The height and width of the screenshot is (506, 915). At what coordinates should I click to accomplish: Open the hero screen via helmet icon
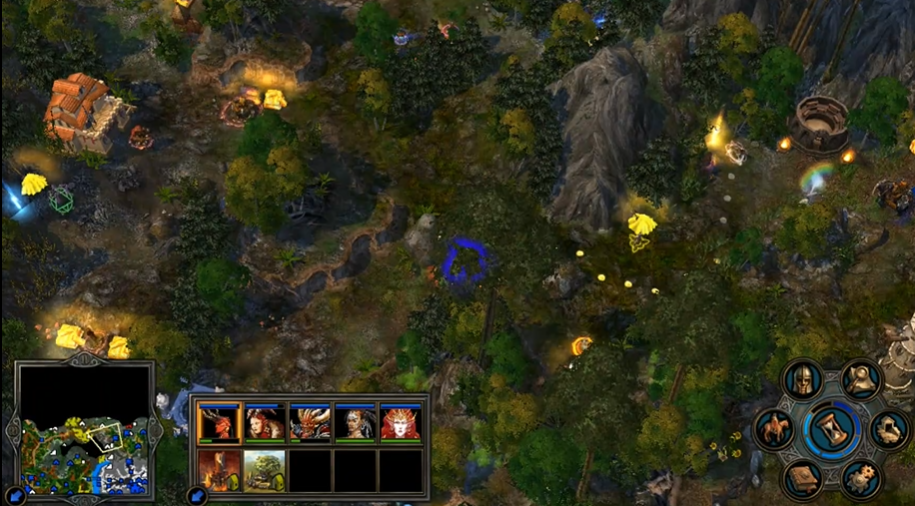coord(802,378)
